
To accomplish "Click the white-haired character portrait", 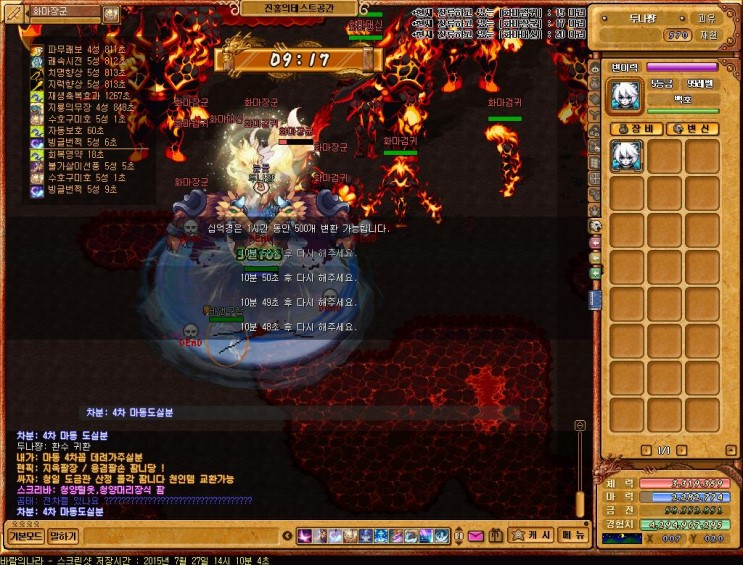I will point(627,95).
